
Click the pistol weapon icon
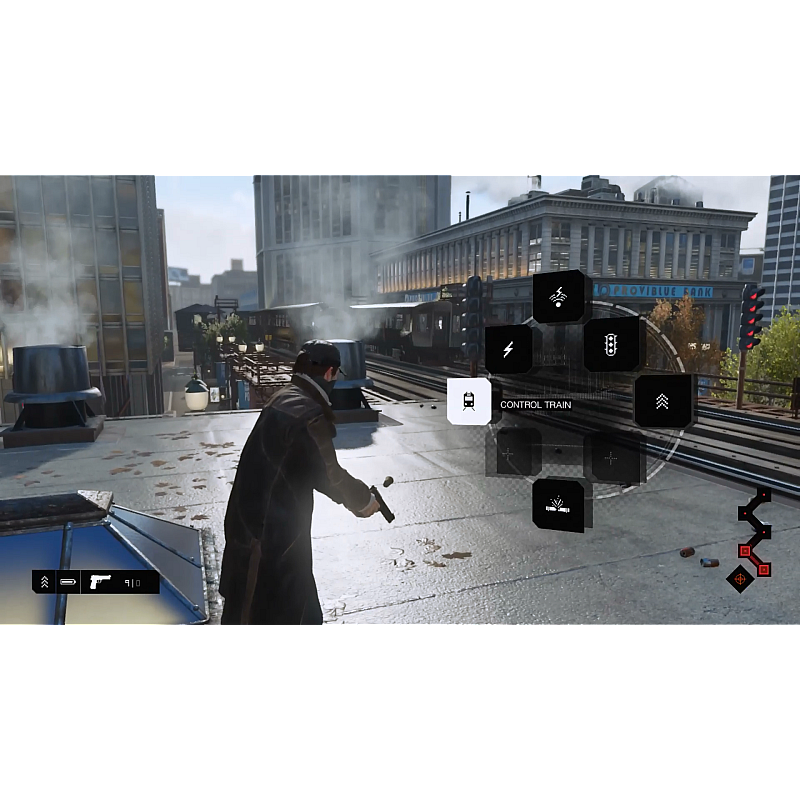(100, 581)
